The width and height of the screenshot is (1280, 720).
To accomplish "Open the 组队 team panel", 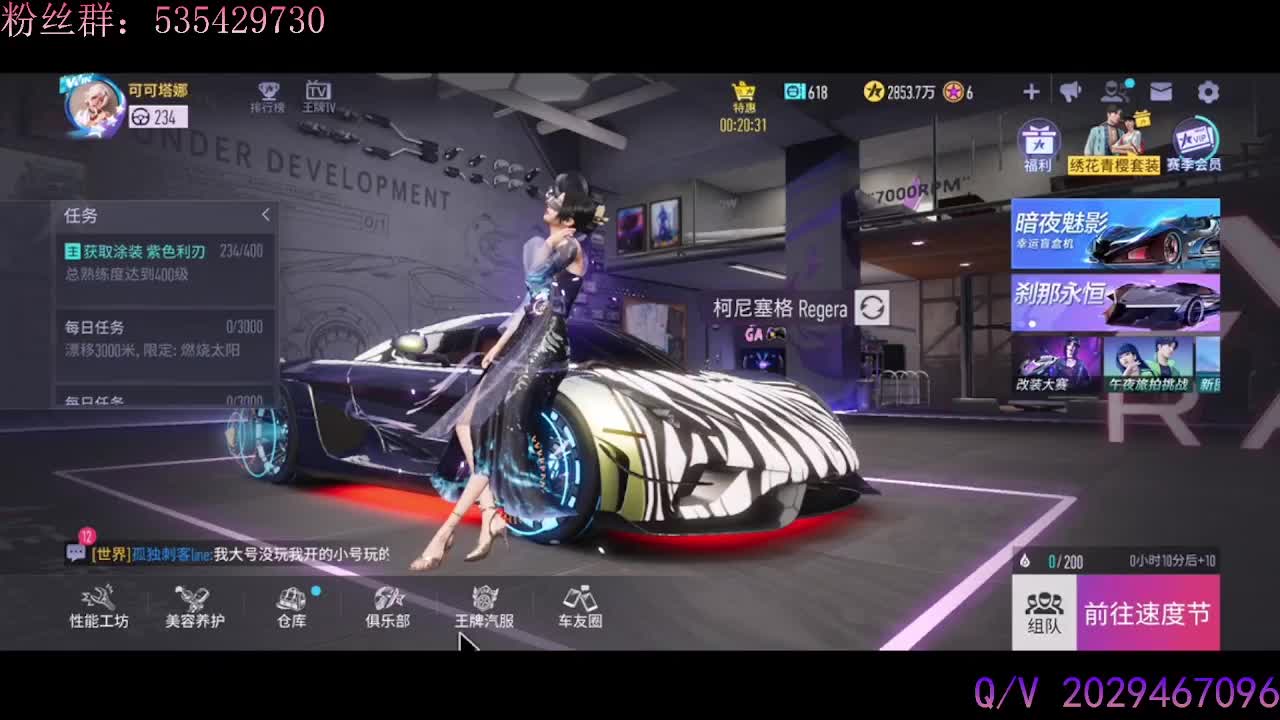I will [x=1045, y=610].
